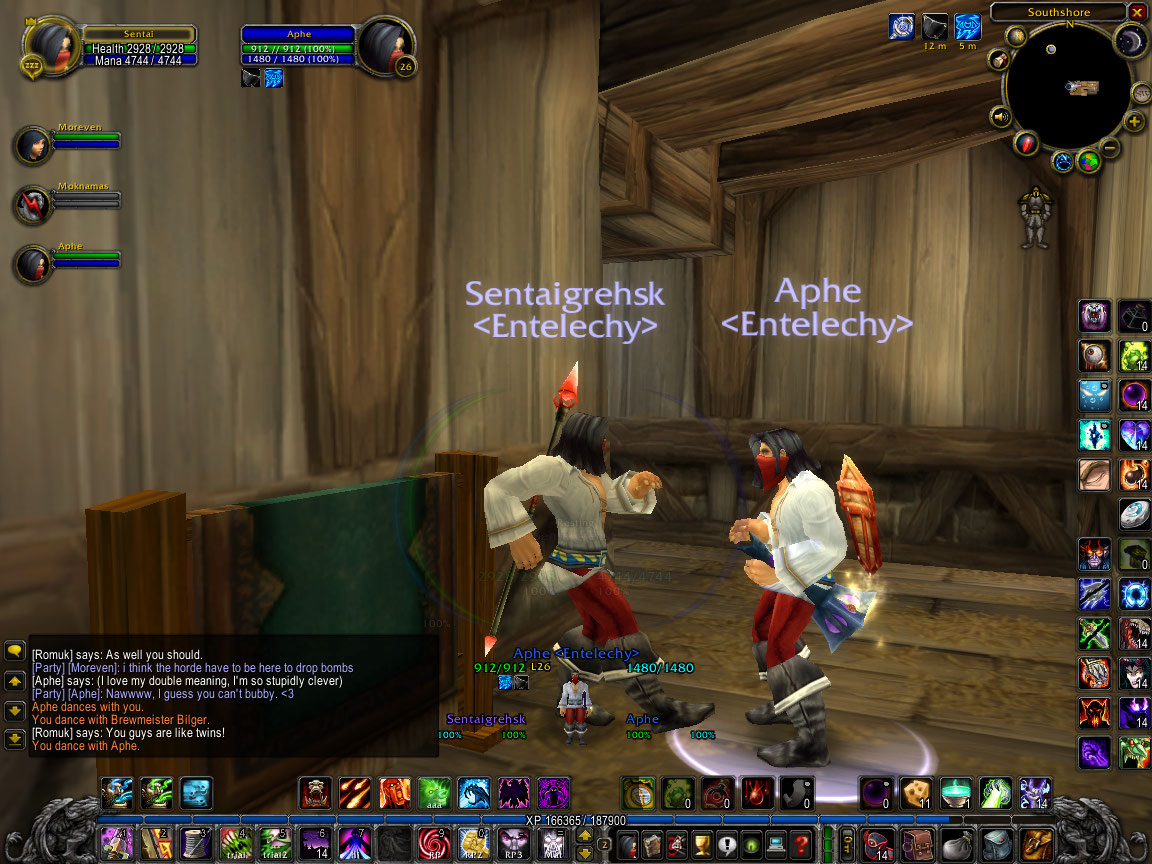Select party member Moknamas's portrait
The width and height of the screenshot is (1152, 864).
32,204
